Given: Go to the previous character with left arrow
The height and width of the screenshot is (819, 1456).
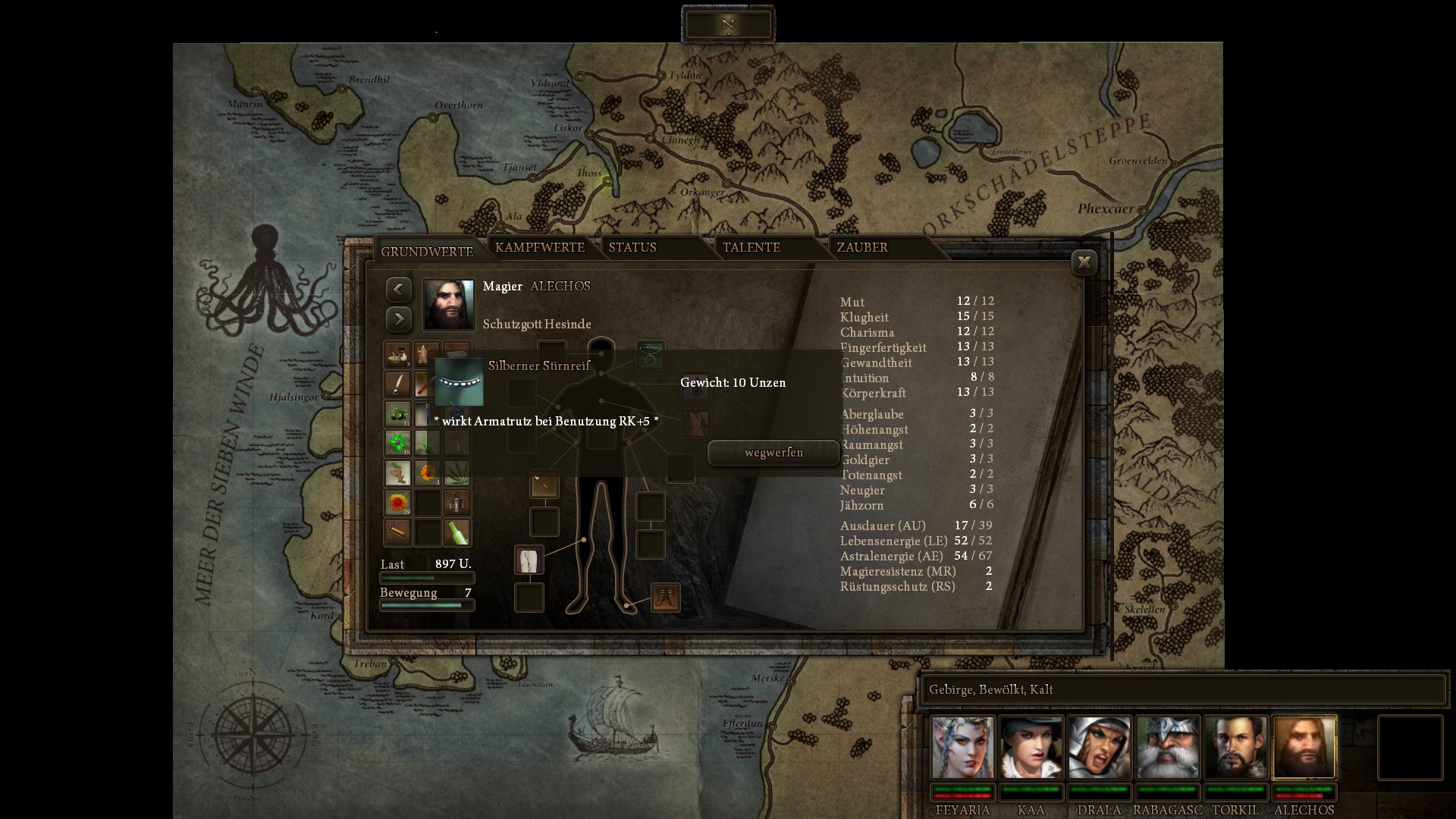Looking at the screenshot, I should pos(399,289).
